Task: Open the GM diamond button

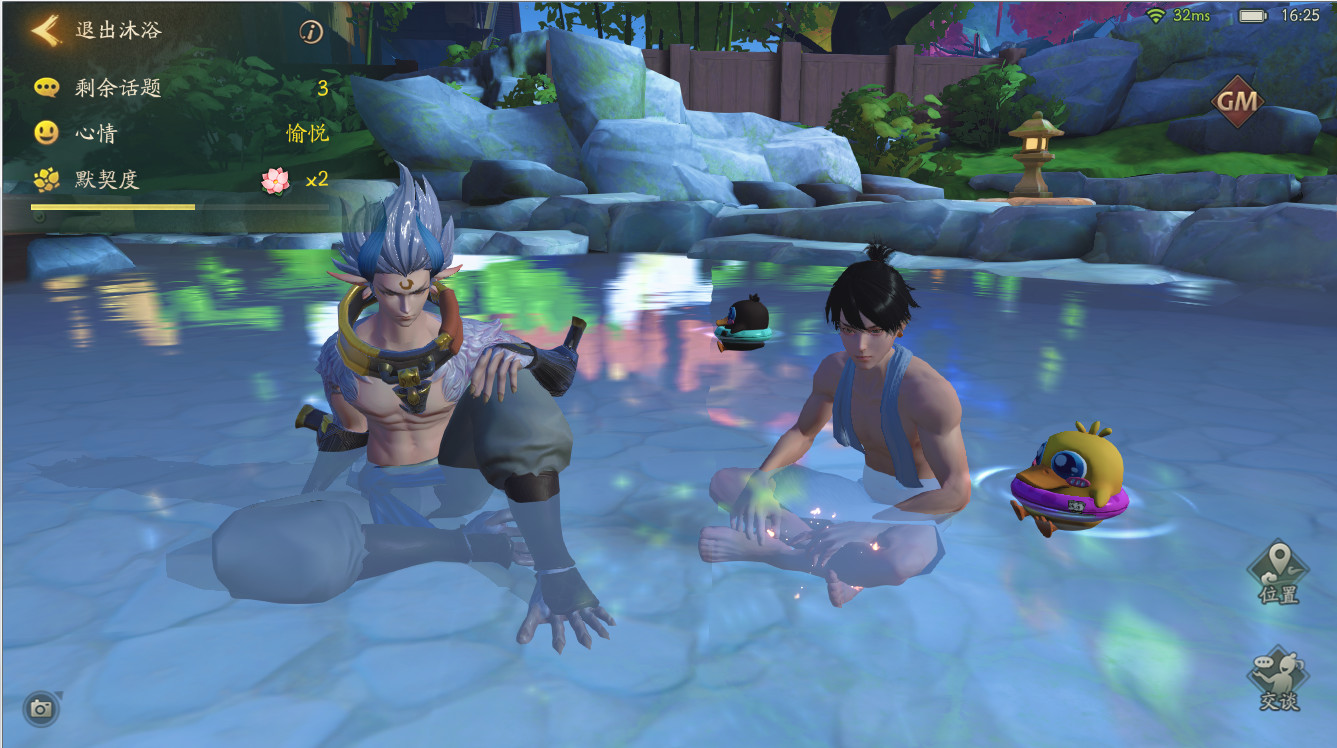Action: coord(1238,102)
